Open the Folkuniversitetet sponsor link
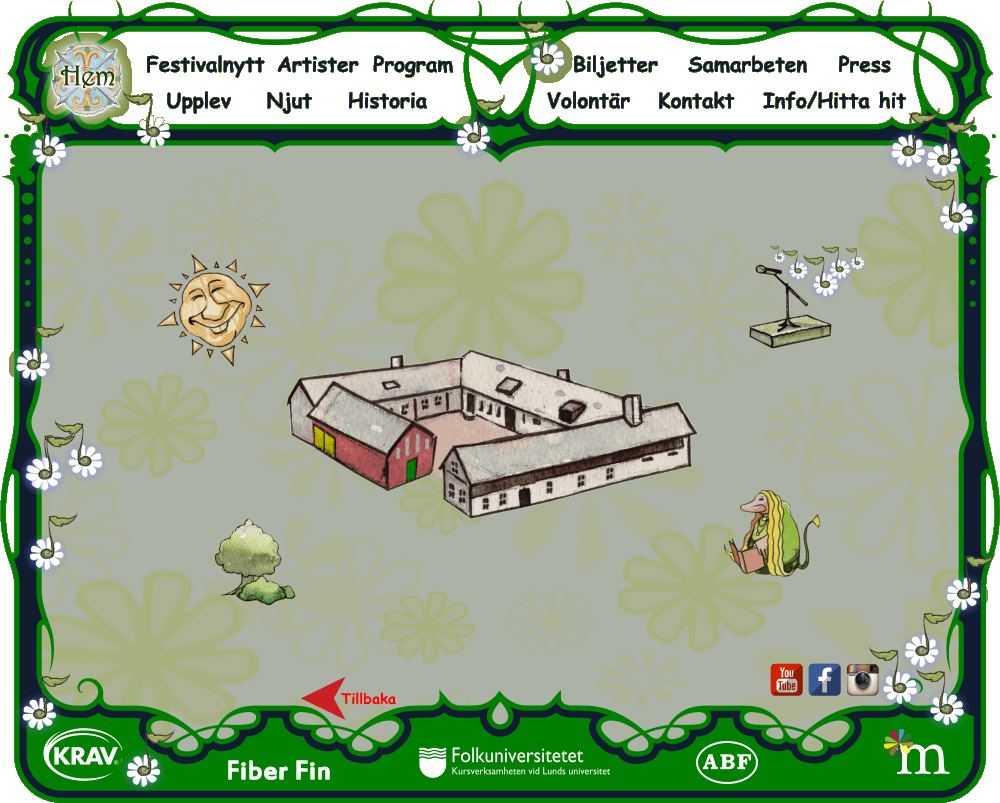The image size is (1000, 803). point(514,762)
